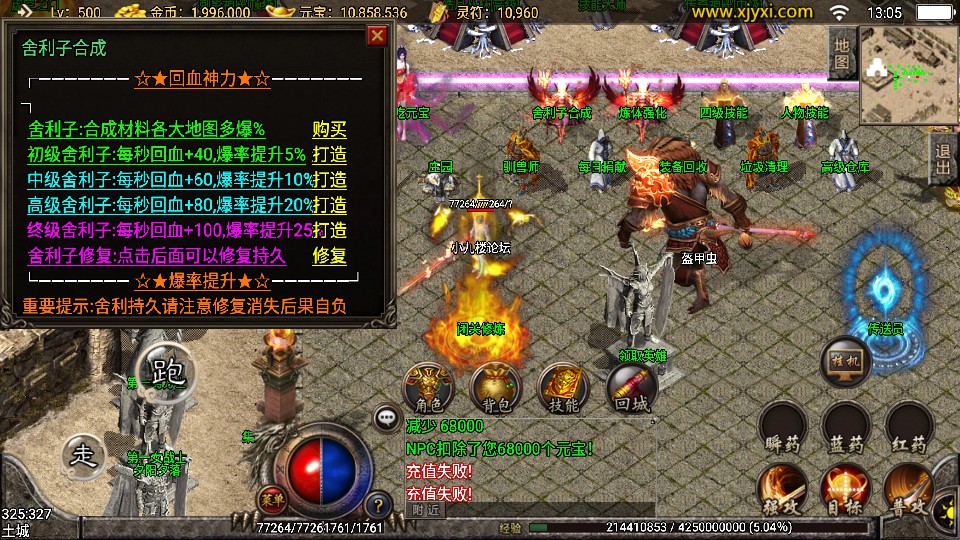Screen dimensions: 960x540
Task: Show the 技能 skills panel
Action: coord(563,388)
